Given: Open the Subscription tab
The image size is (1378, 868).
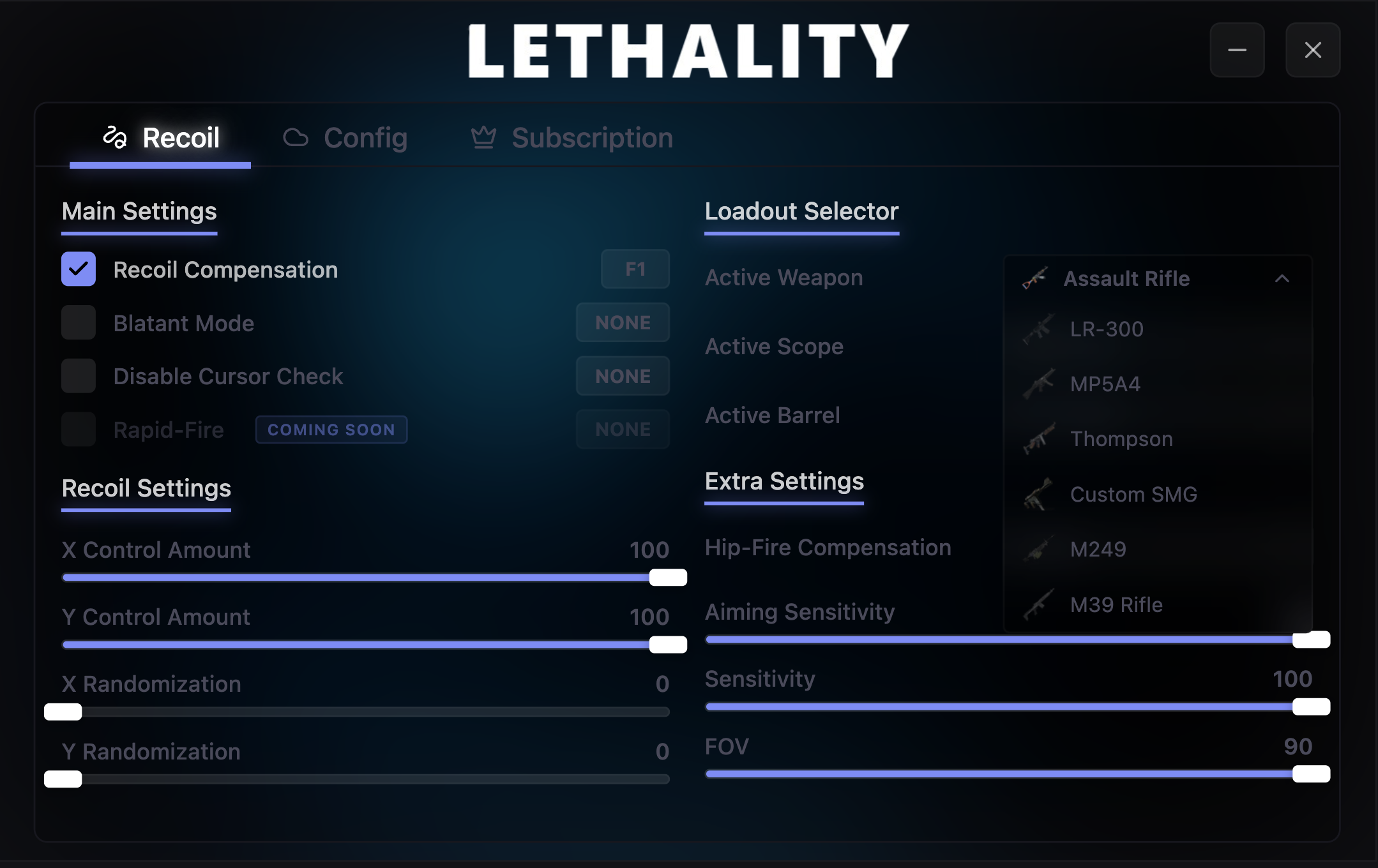Looking at the screenshot, I should (x=591, y=137).
